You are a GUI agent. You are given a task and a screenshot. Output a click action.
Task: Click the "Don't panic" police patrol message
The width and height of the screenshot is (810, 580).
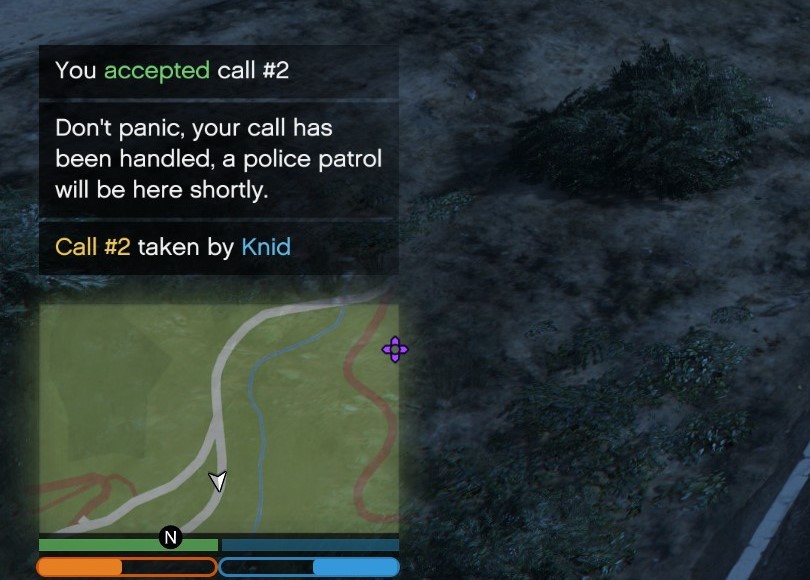(x=218, y=160)
